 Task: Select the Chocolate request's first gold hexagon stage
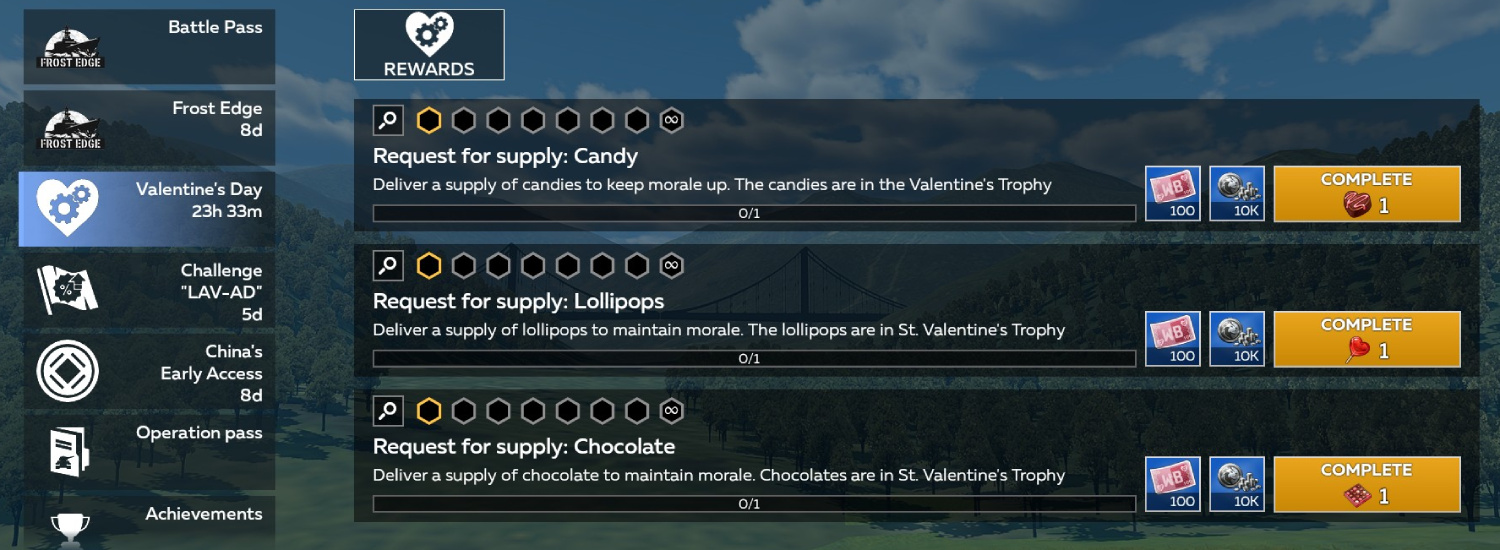click(x=429, y=411)
